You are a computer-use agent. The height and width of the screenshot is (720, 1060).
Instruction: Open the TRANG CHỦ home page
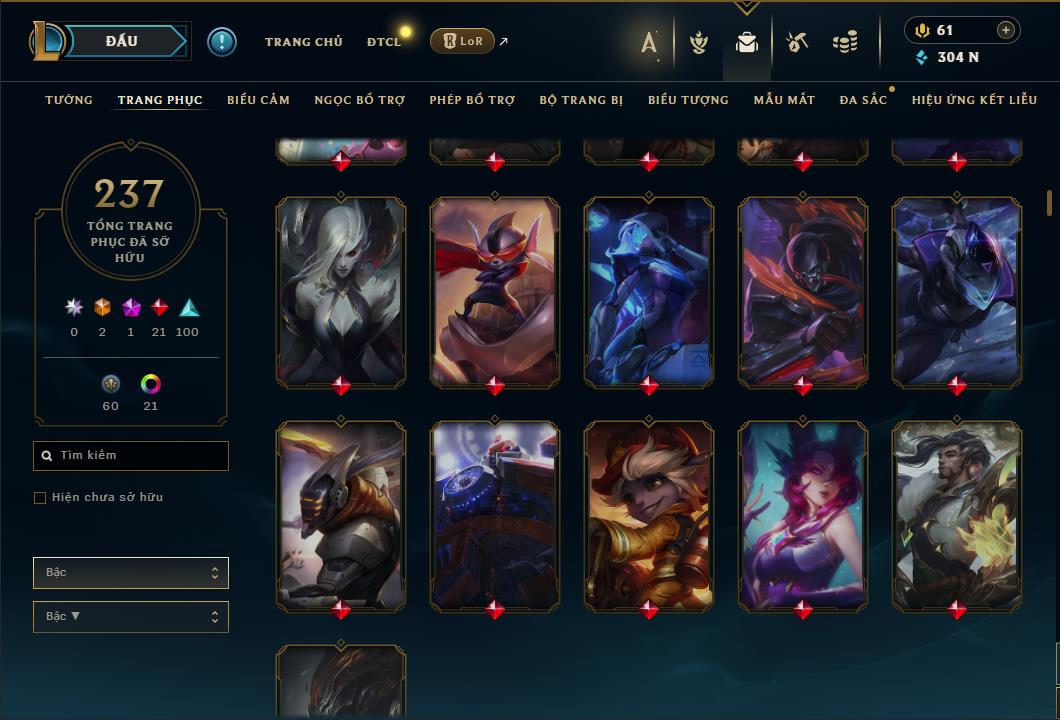click(303, 42)
